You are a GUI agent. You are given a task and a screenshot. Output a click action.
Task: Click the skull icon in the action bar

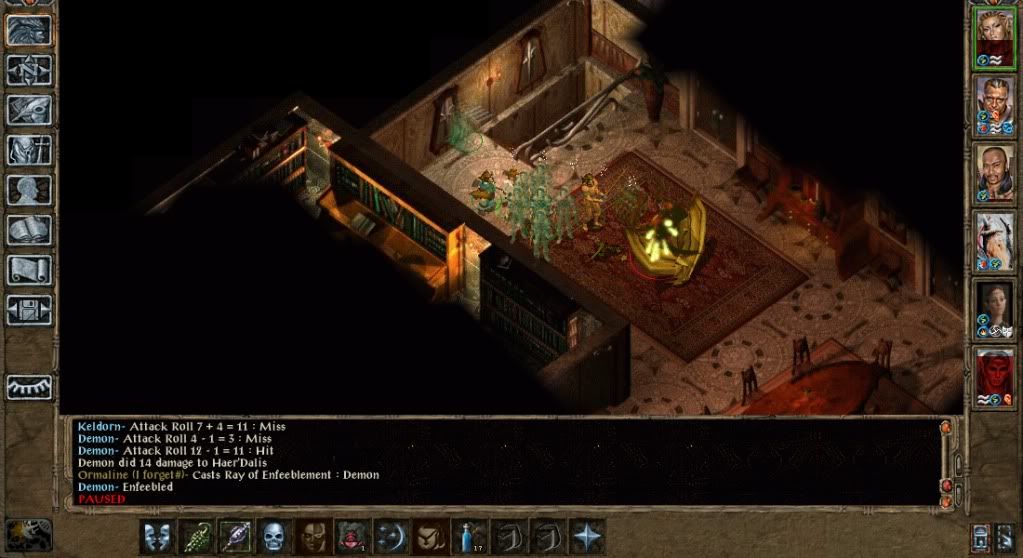[275, 537]
